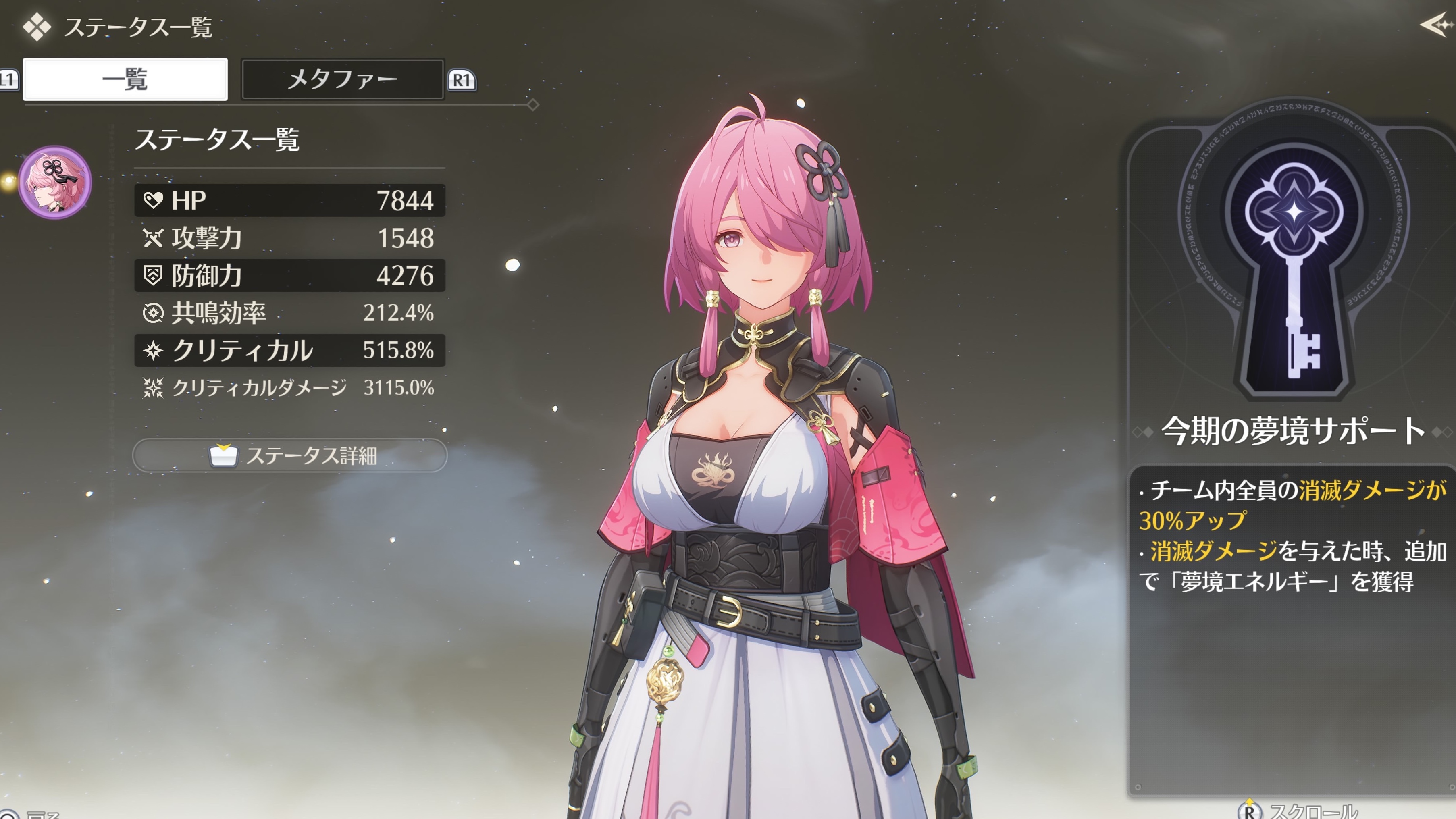Select the 共鳴効率 stat row
1456x819 pixels.
coord(290,312)
